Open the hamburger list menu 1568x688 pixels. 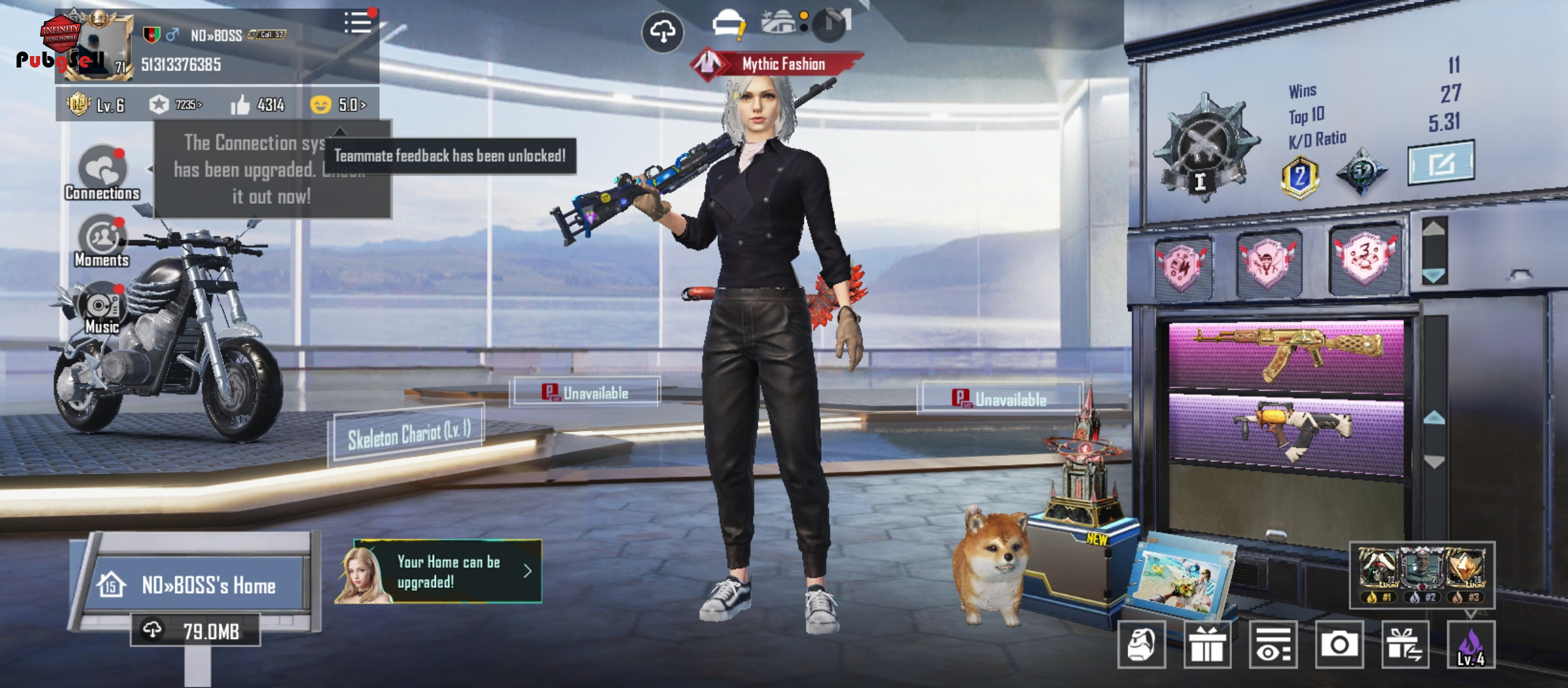tap(358, 23)
